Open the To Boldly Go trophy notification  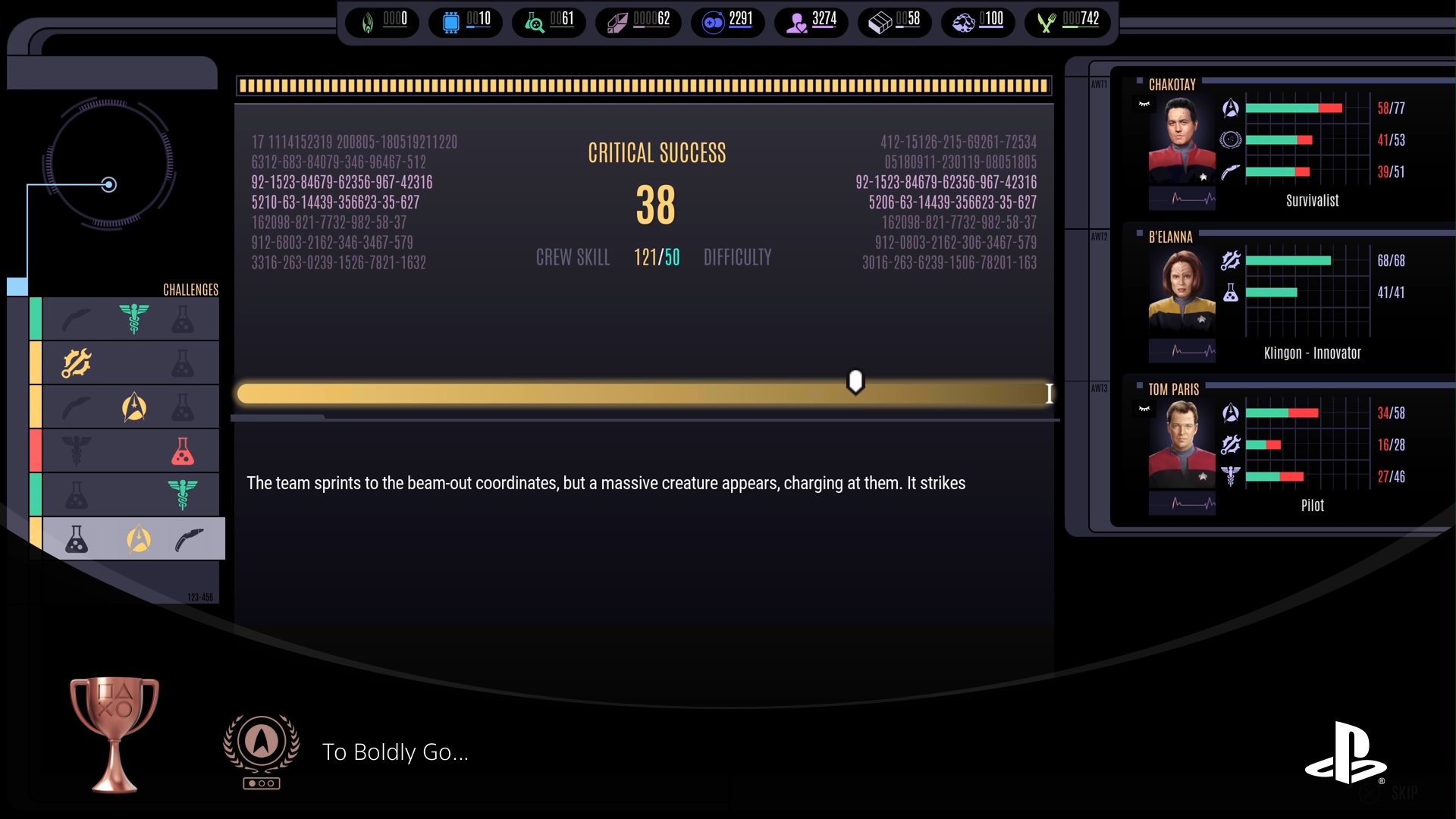[x=394, y=752]
